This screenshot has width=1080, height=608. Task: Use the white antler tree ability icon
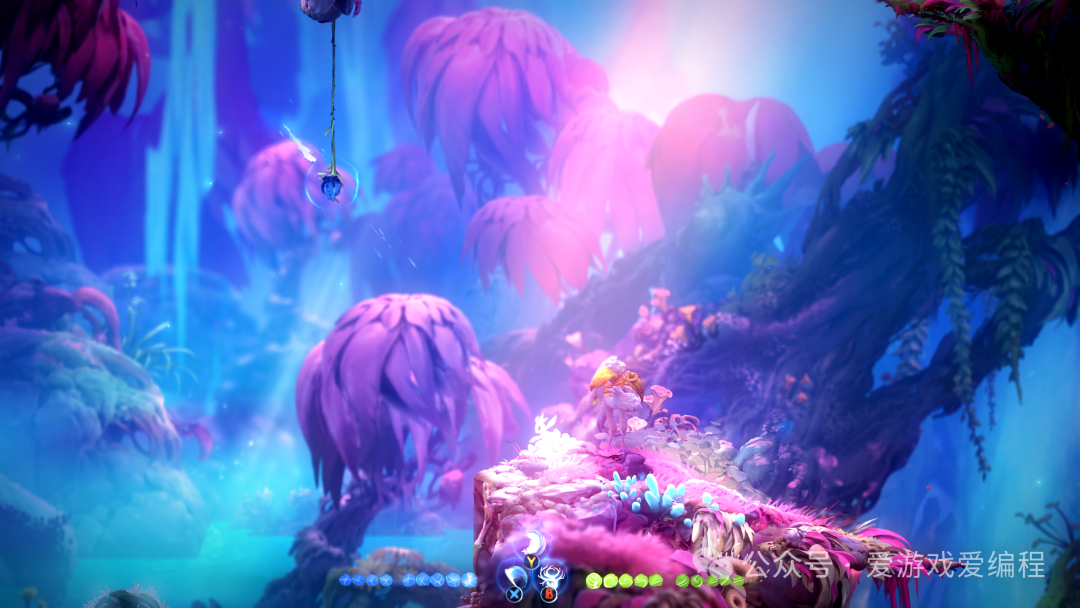pyautogui.click(x=549, y=577)
